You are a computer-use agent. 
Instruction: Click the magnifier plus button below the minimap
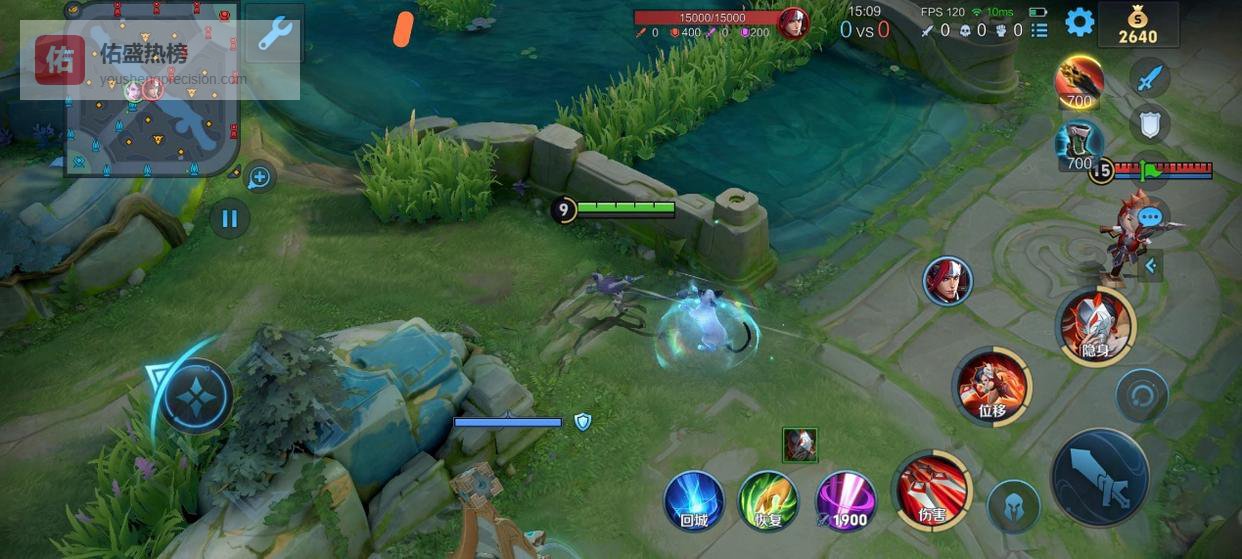pyautogui.click(x=259, y=178)
